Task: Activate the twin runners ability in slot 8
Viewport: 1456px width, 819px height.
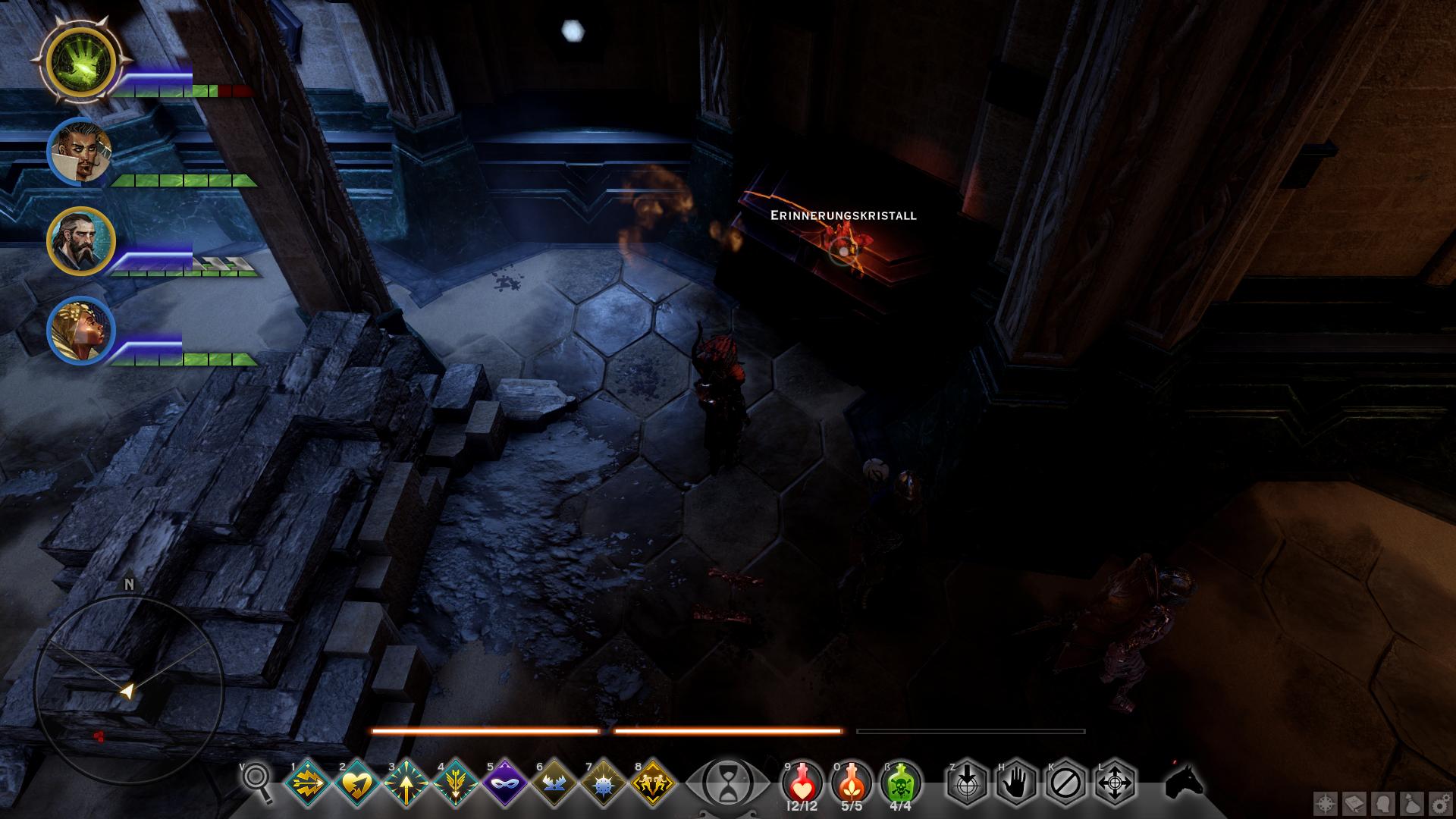Action: coord(653,783)
